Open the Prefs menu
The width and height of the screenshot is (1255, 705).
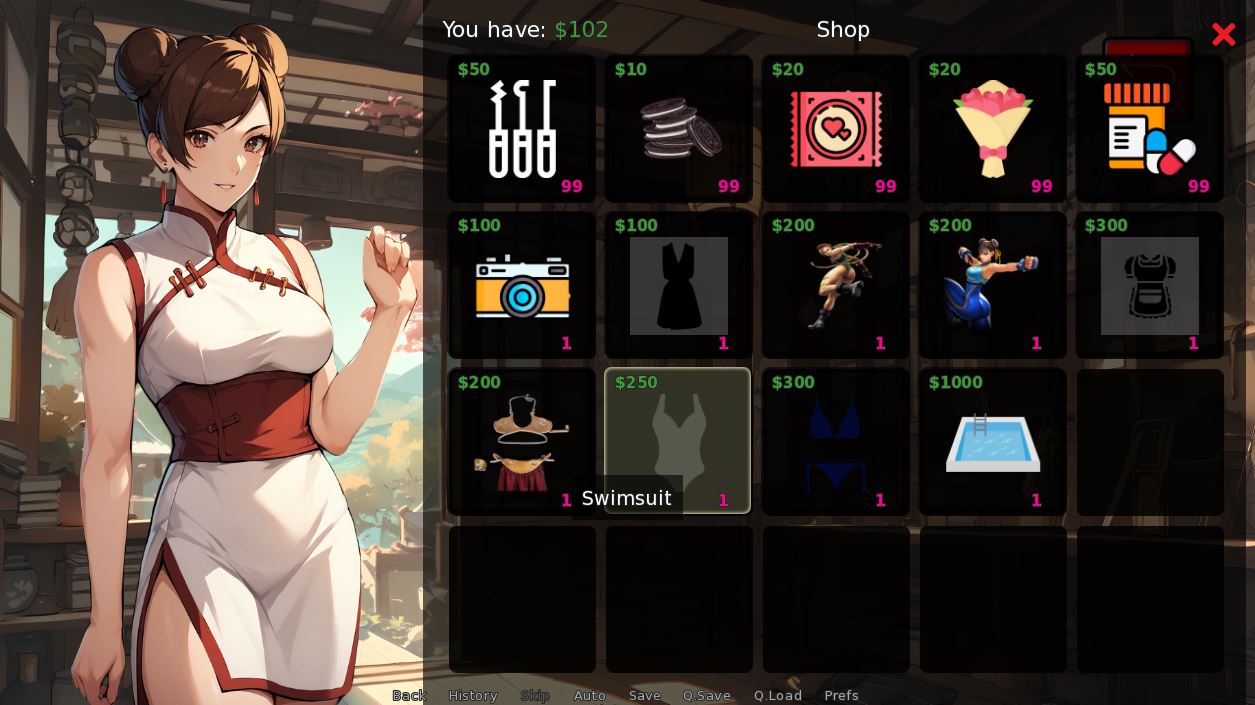click(842, 695)
